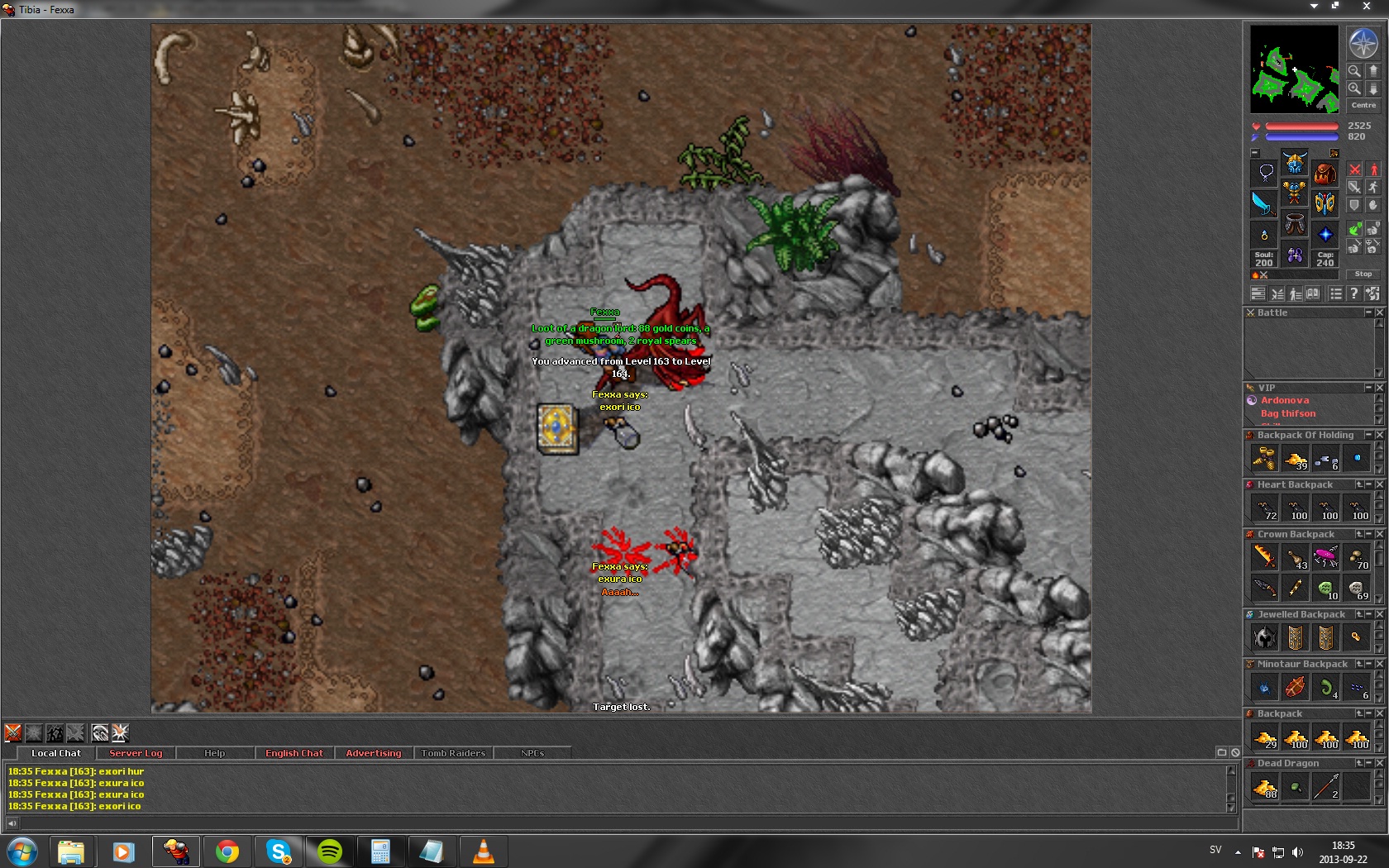Select the fire sword in Crown Backpack
Viewport: 1389px width, 868px height.
[x=1265, y=557]
